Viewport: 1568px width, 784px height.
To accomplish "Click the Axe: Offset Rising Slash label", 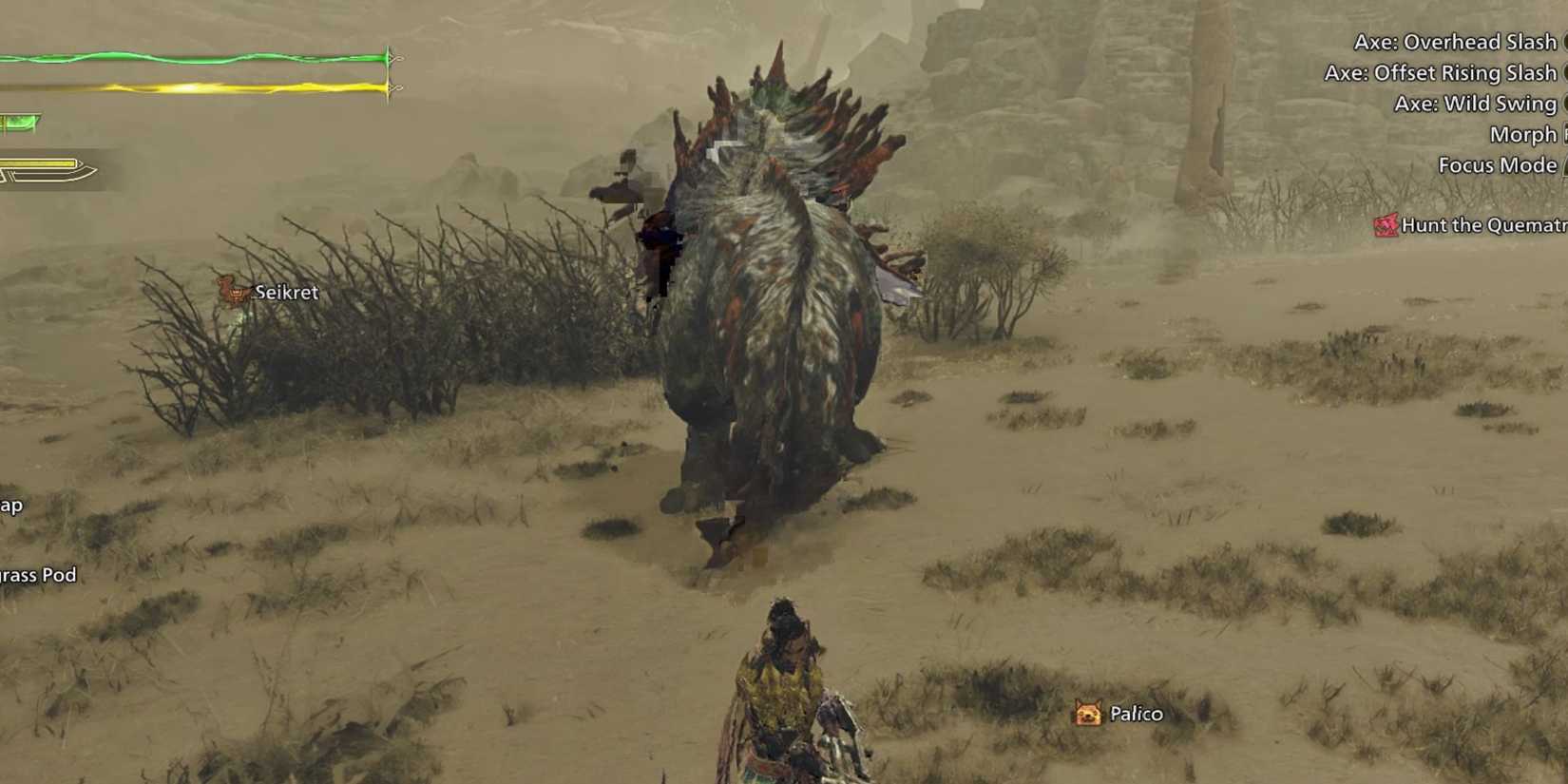I will click(1441, 72).
